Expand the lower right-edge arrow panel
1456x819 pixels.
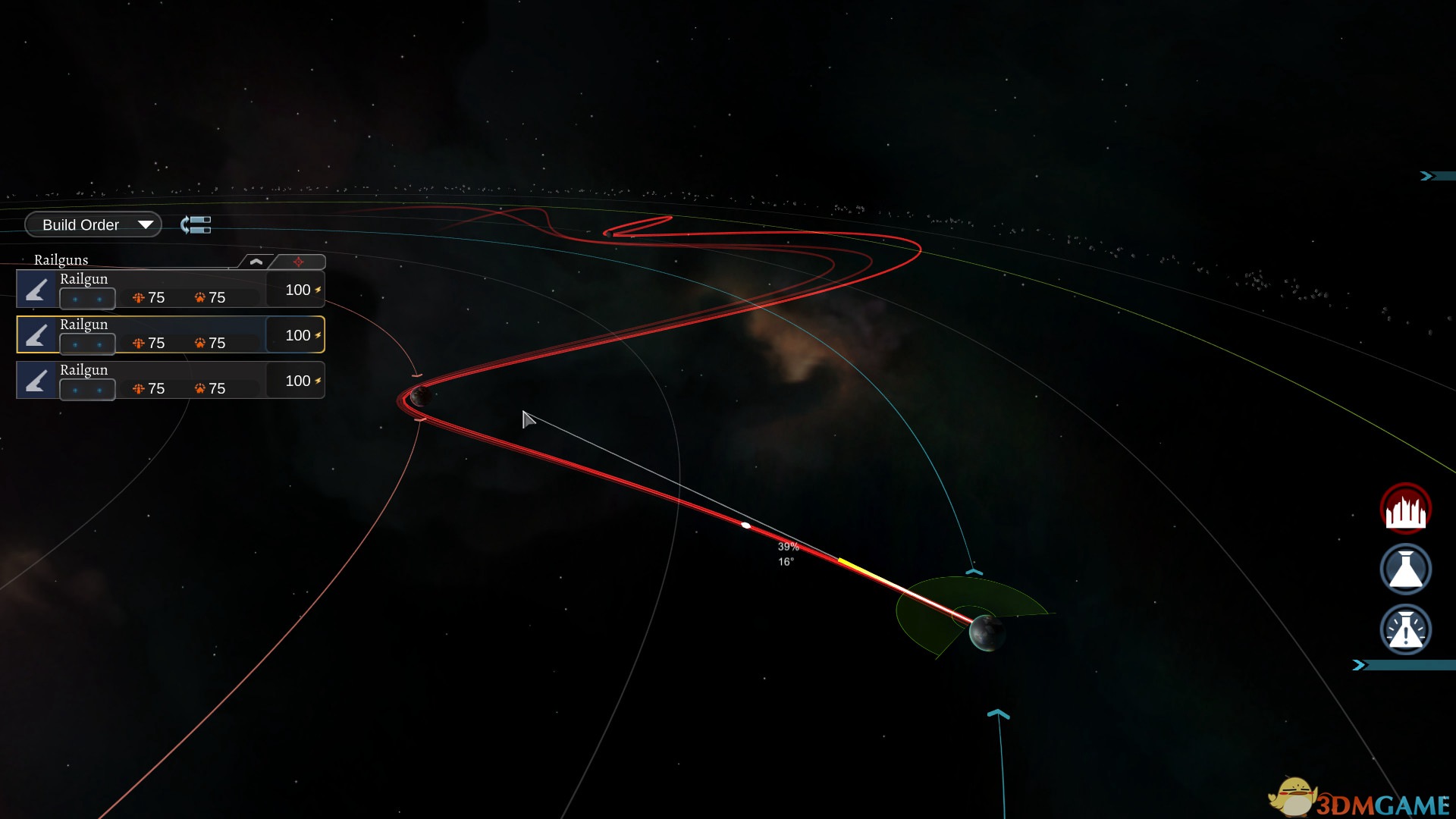[x=1360, y=665]
